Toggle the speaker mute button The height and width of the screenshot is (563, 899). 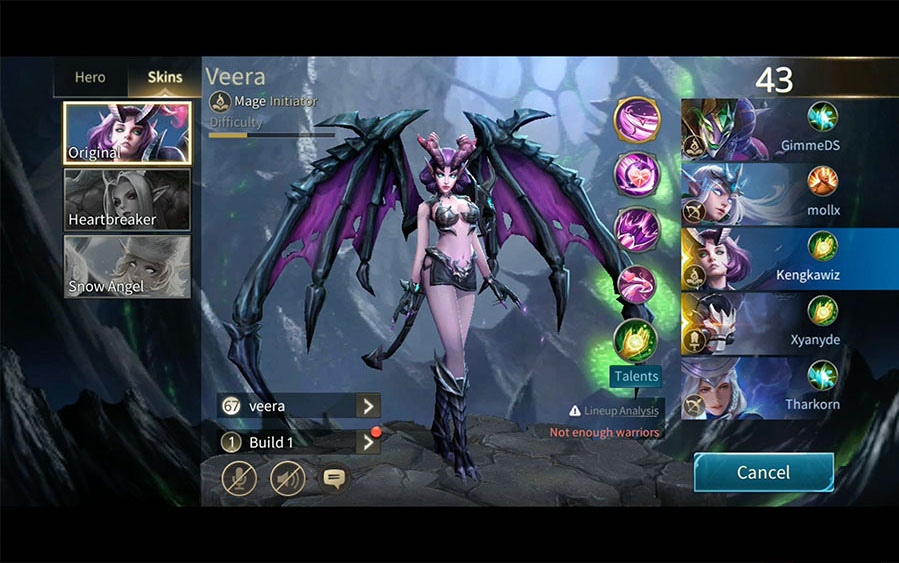tap(287, 478)
